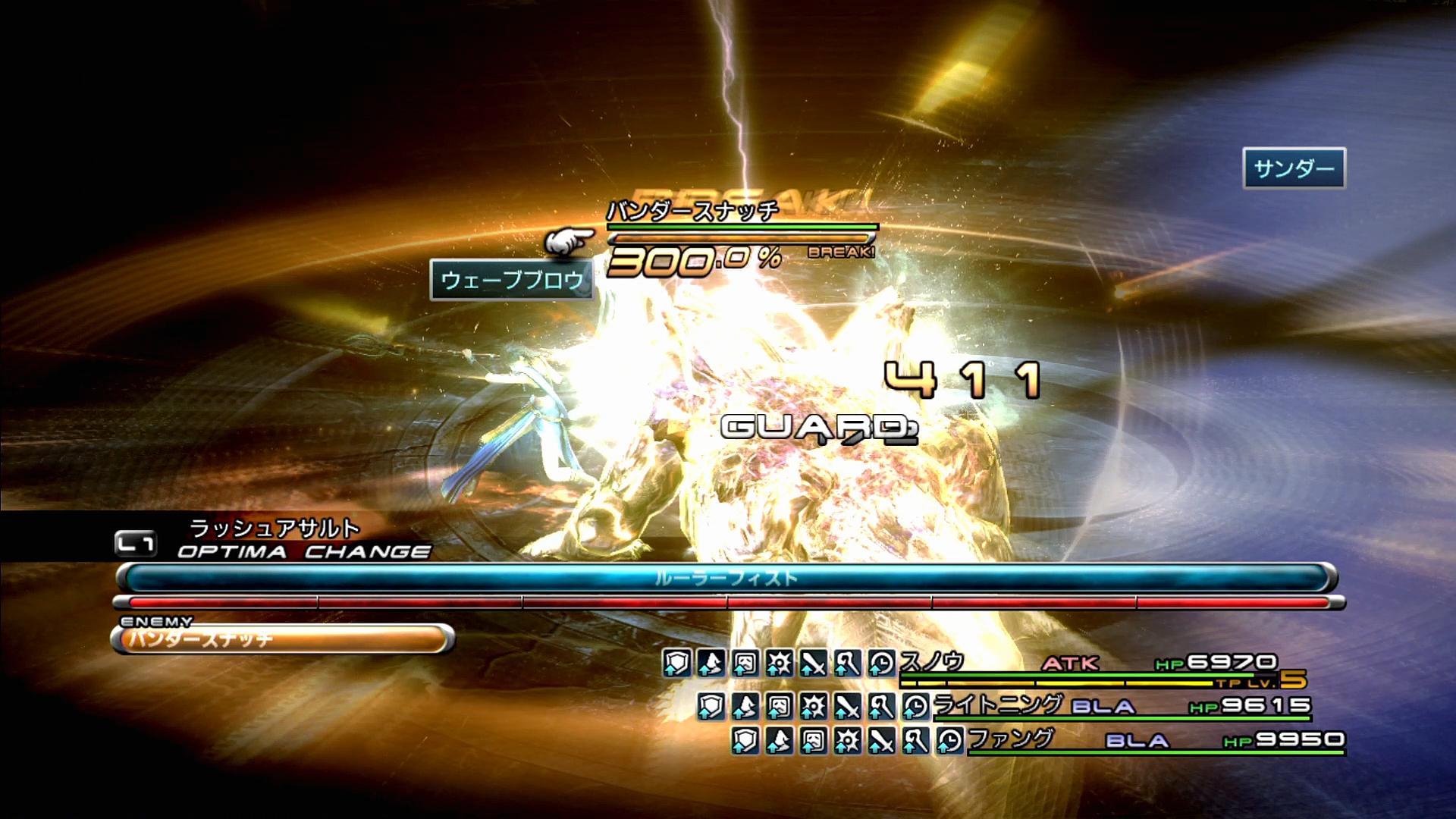Select the queued ルーラーフィスト command bar
Screen dimensions: 1456x819
[x=726, y=579]
